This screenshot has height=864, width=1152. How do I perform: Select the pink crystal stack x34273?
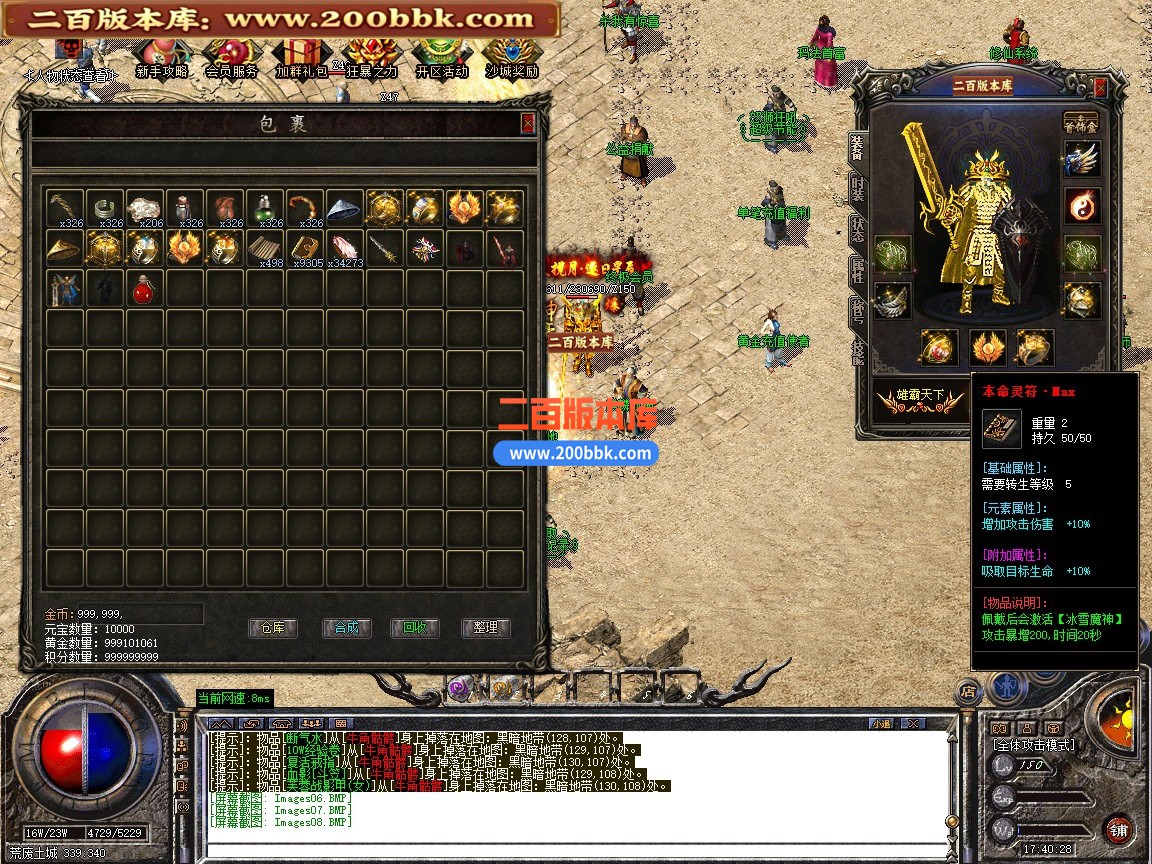click(344, 248)
